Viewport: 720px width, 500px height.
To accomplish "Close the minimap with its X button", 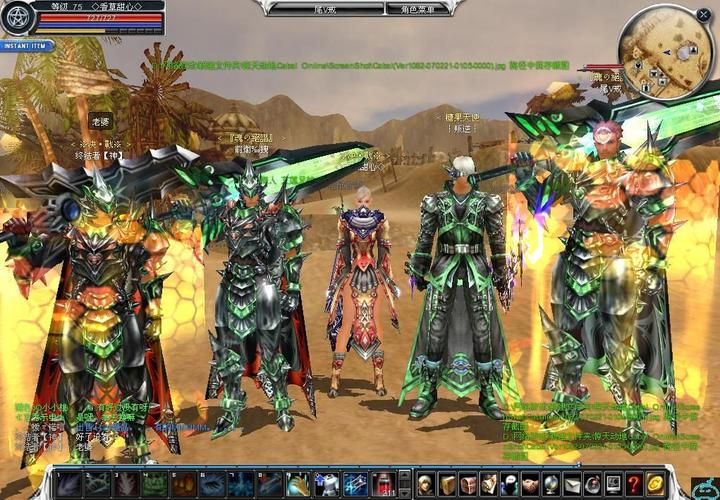I will [703, 14].
